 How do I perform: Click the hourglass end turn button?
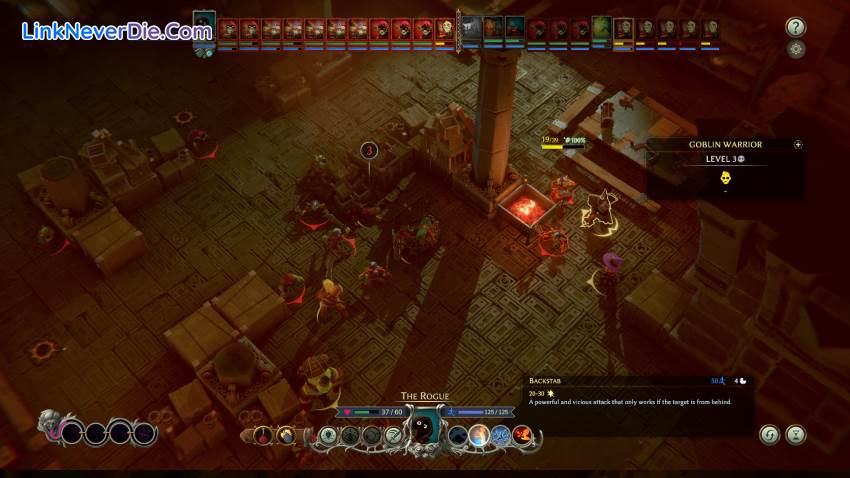point(796,435)
